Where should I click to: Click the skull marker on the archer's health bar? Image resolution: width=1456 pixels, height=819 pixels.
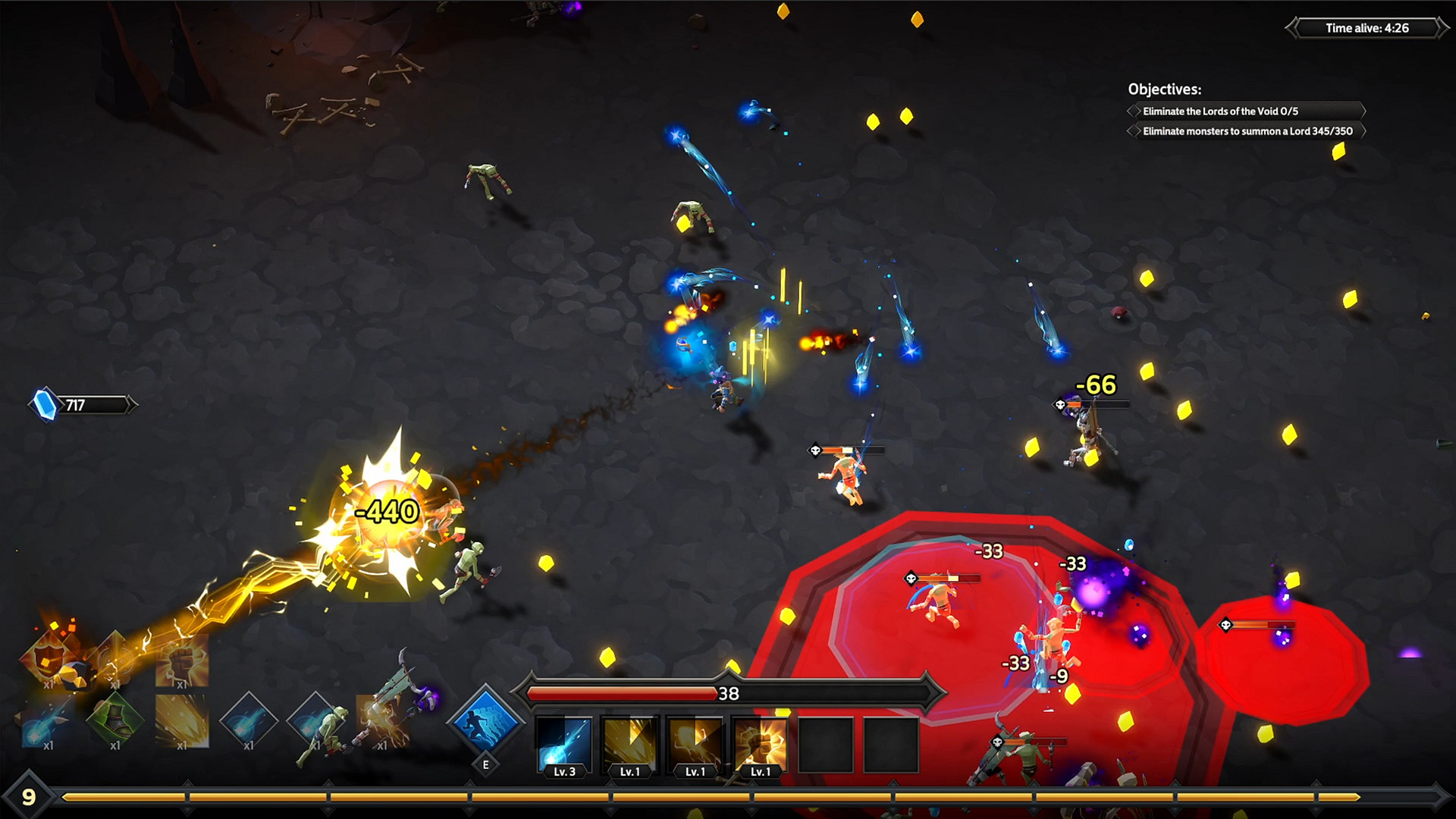tap(1059, 403)
